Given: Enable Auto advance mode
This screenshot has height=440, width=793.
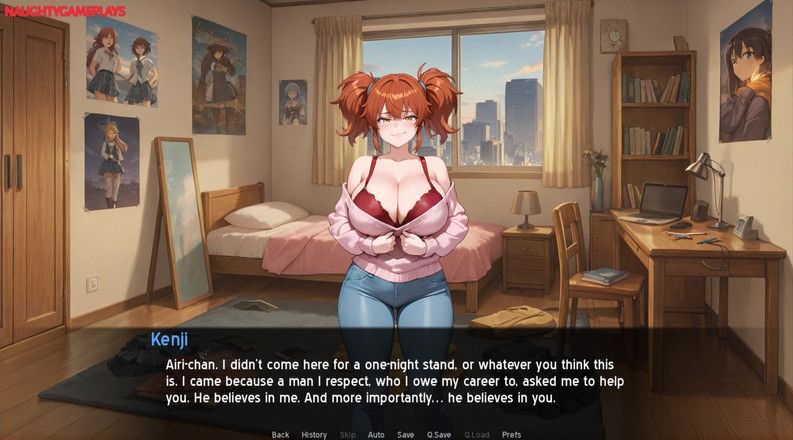Looking at the screenshot, I should [x=376, y=435].
